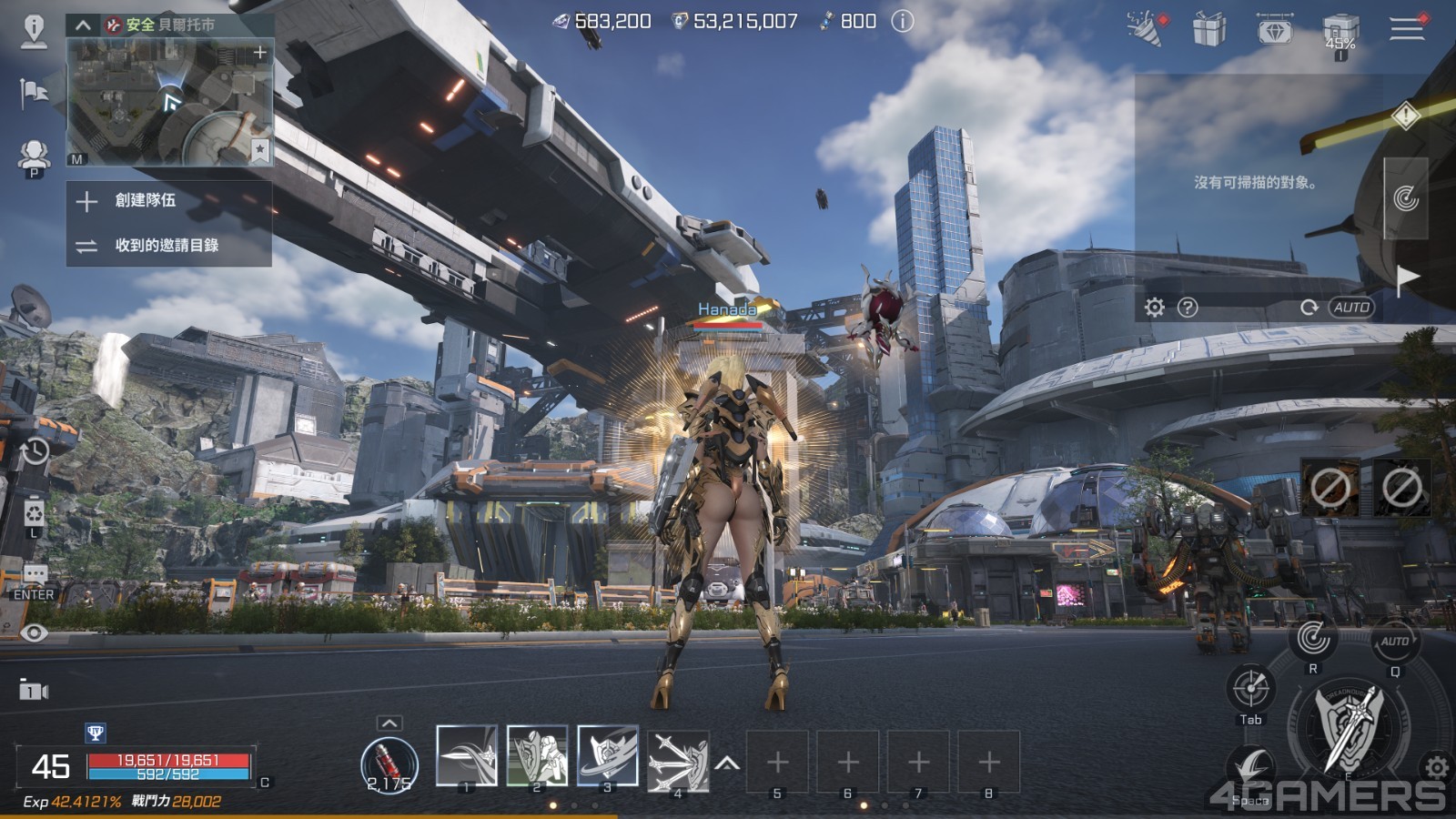Open the chat bubble icon
Image resolution: width=1456 pixels, height=819 pixels.
(x=35, y=574)
